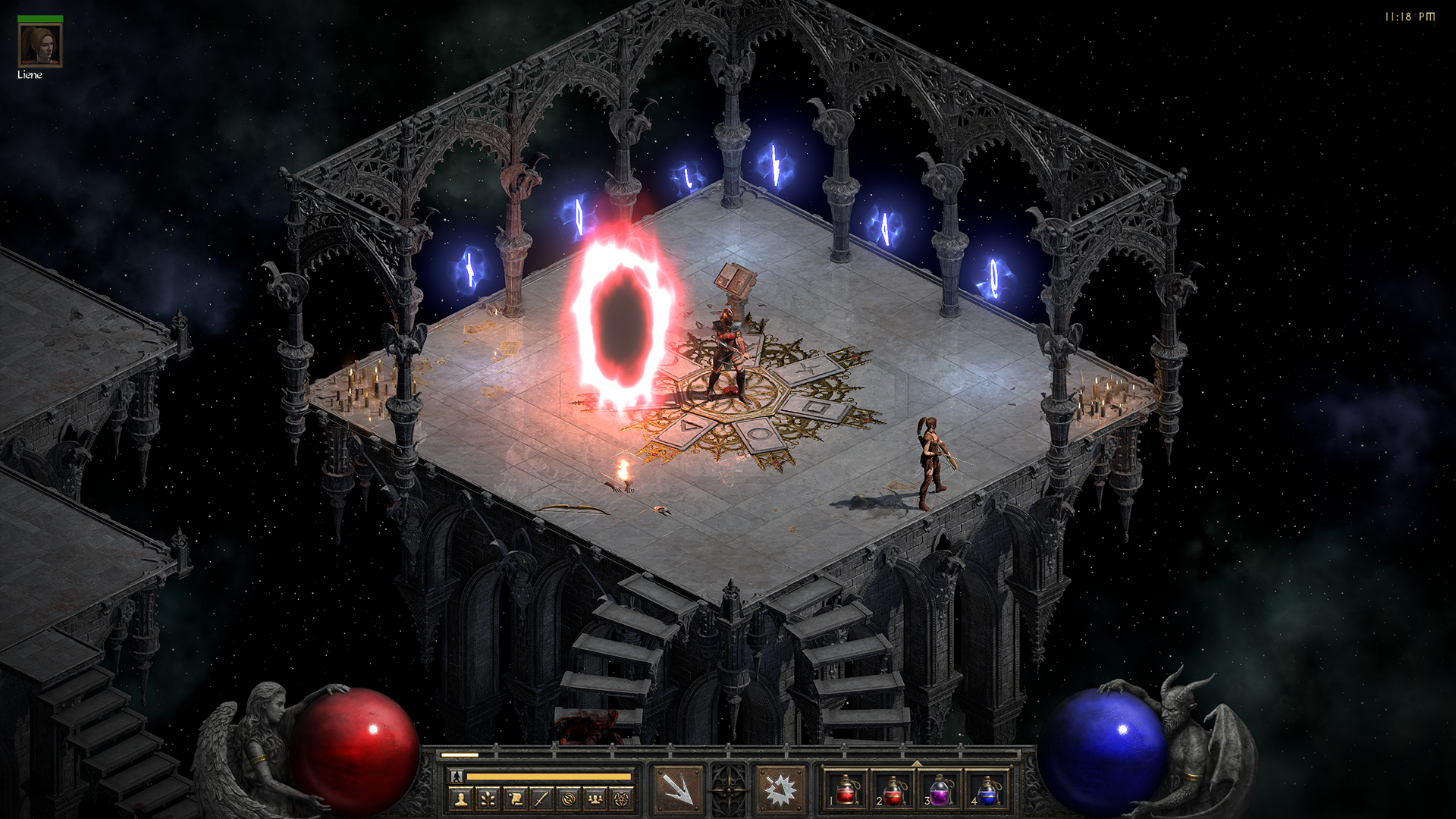
Task: Select the right-click burst arrow skill
Action: [780, 790]
